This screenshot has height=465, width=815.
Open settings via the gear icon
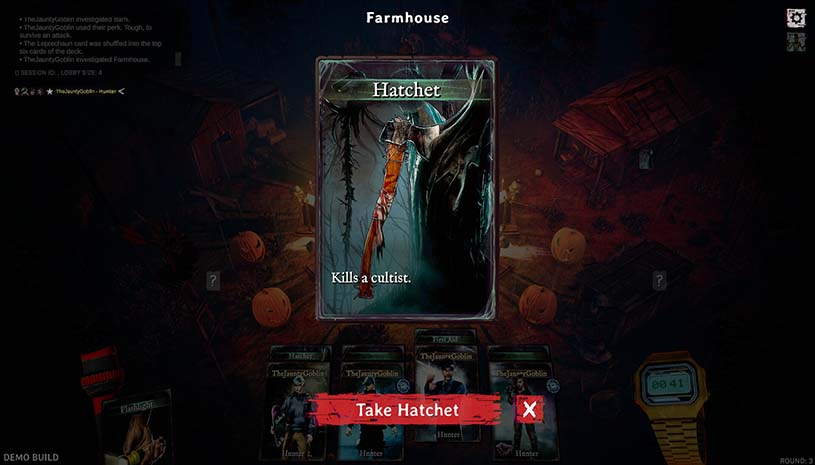click(796, 17)
